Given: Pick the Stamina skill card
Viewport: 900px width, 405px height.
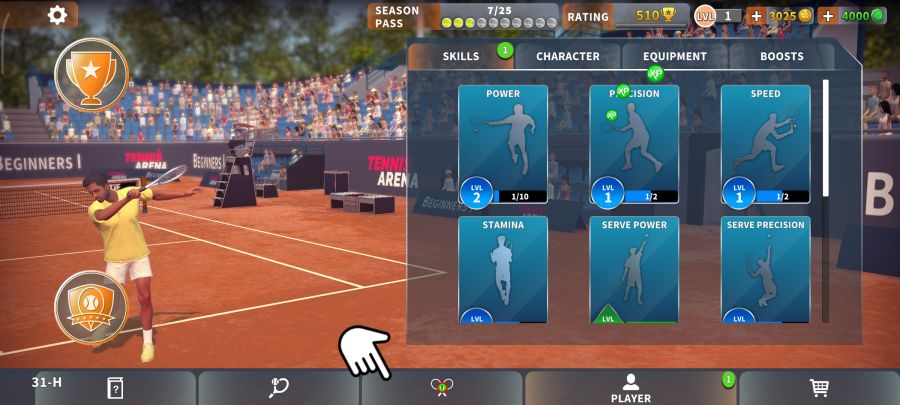Looking at the screenshot, I should [x=503, y=270].
